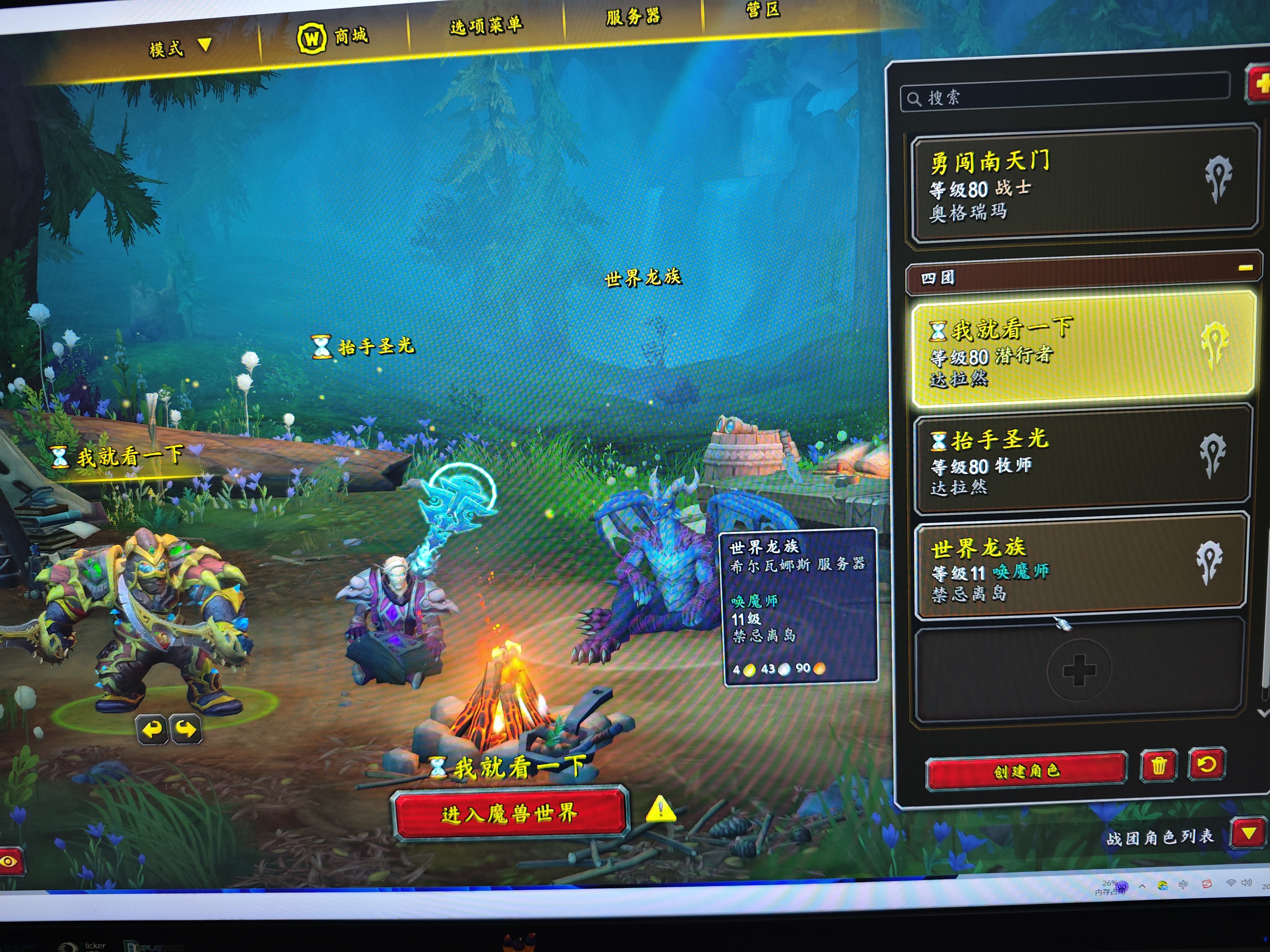Click 创建角色 to create a character
Screen dimensions: 1270x952
(1025, 771)
